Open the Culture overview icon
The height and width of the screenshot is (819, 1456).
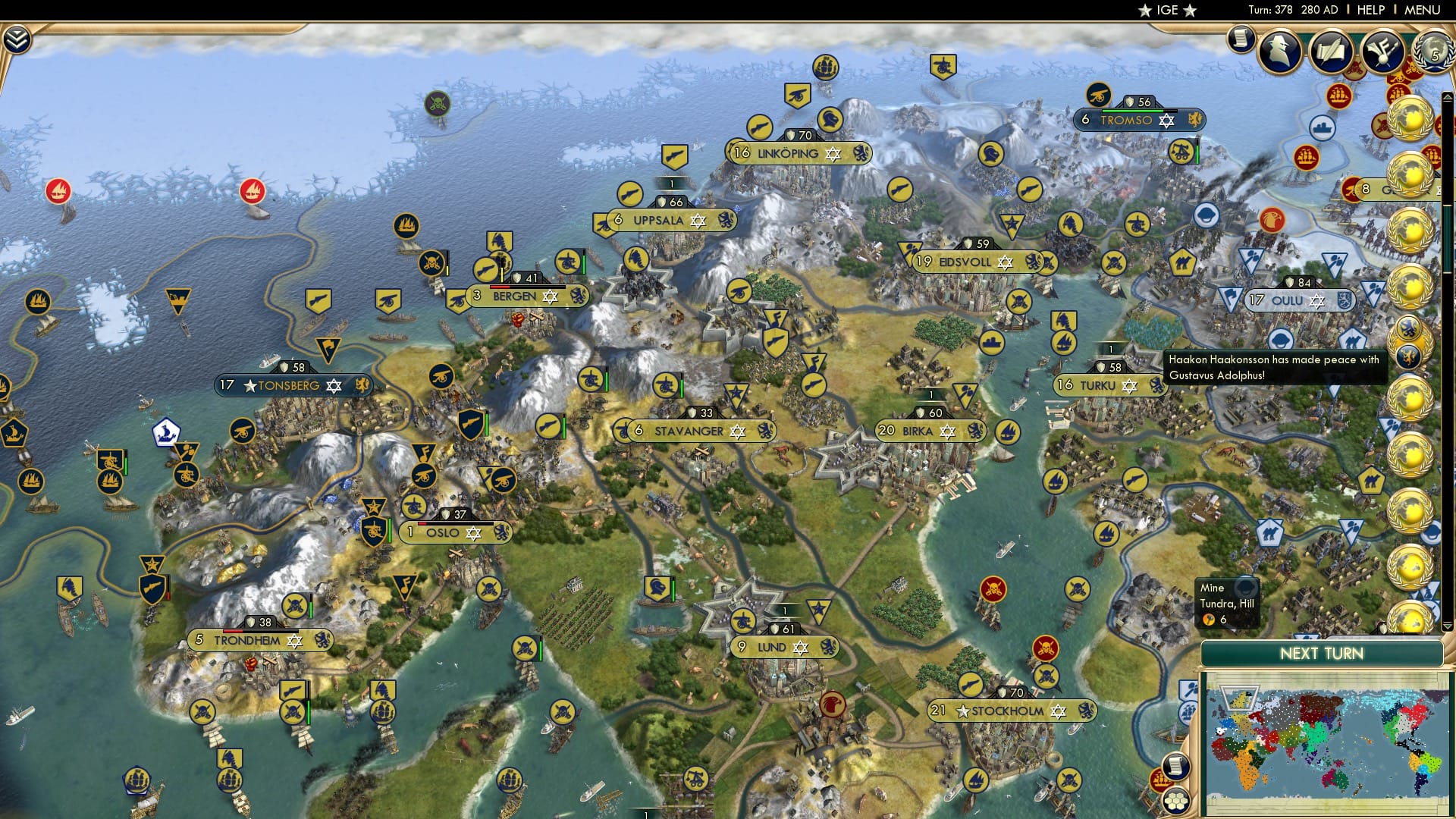pos(1382,52)
